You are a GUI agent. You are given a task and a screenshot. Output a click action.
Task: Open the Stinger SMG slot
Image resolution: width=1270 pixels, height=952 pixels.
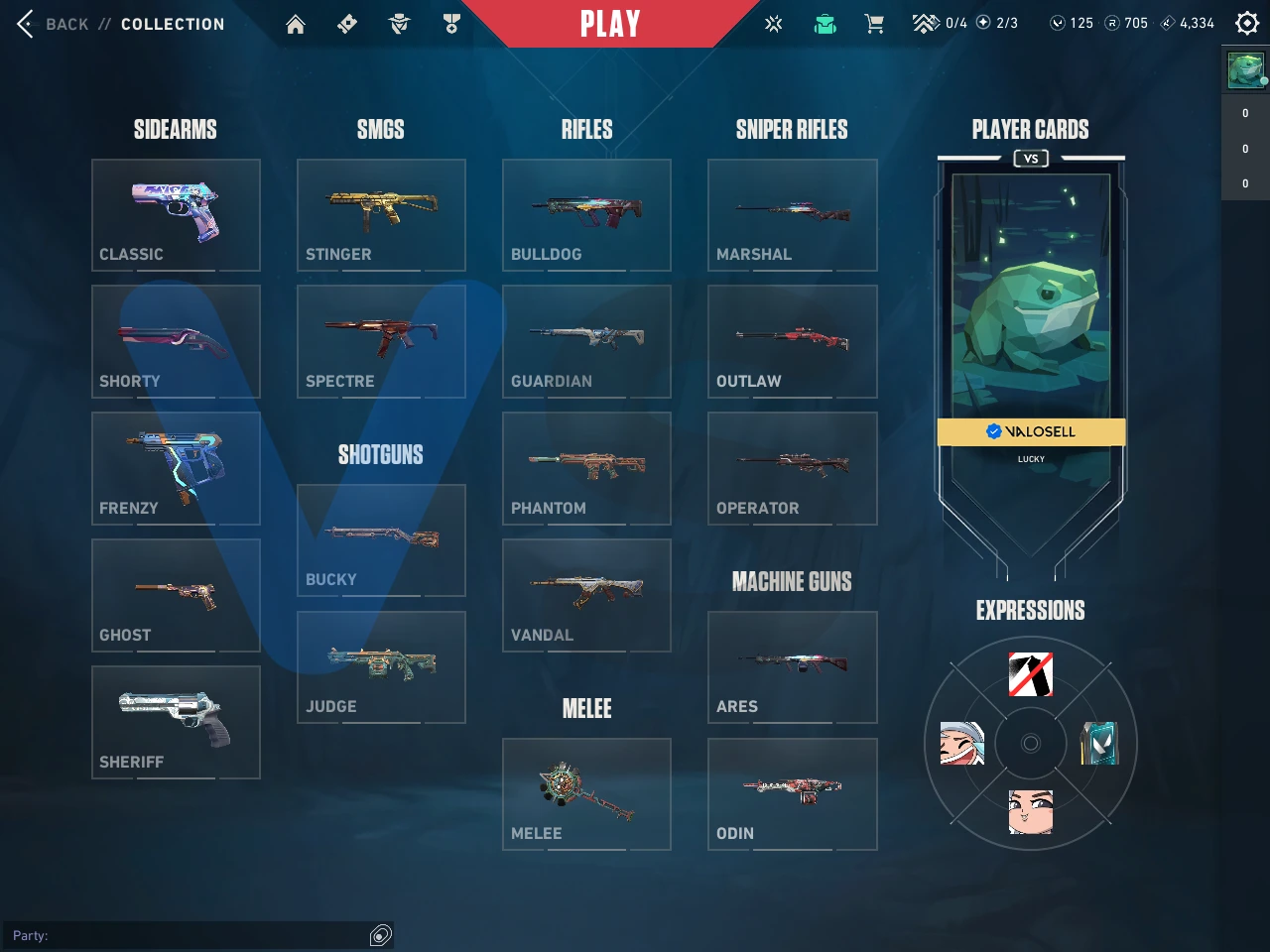pos(381,214)
